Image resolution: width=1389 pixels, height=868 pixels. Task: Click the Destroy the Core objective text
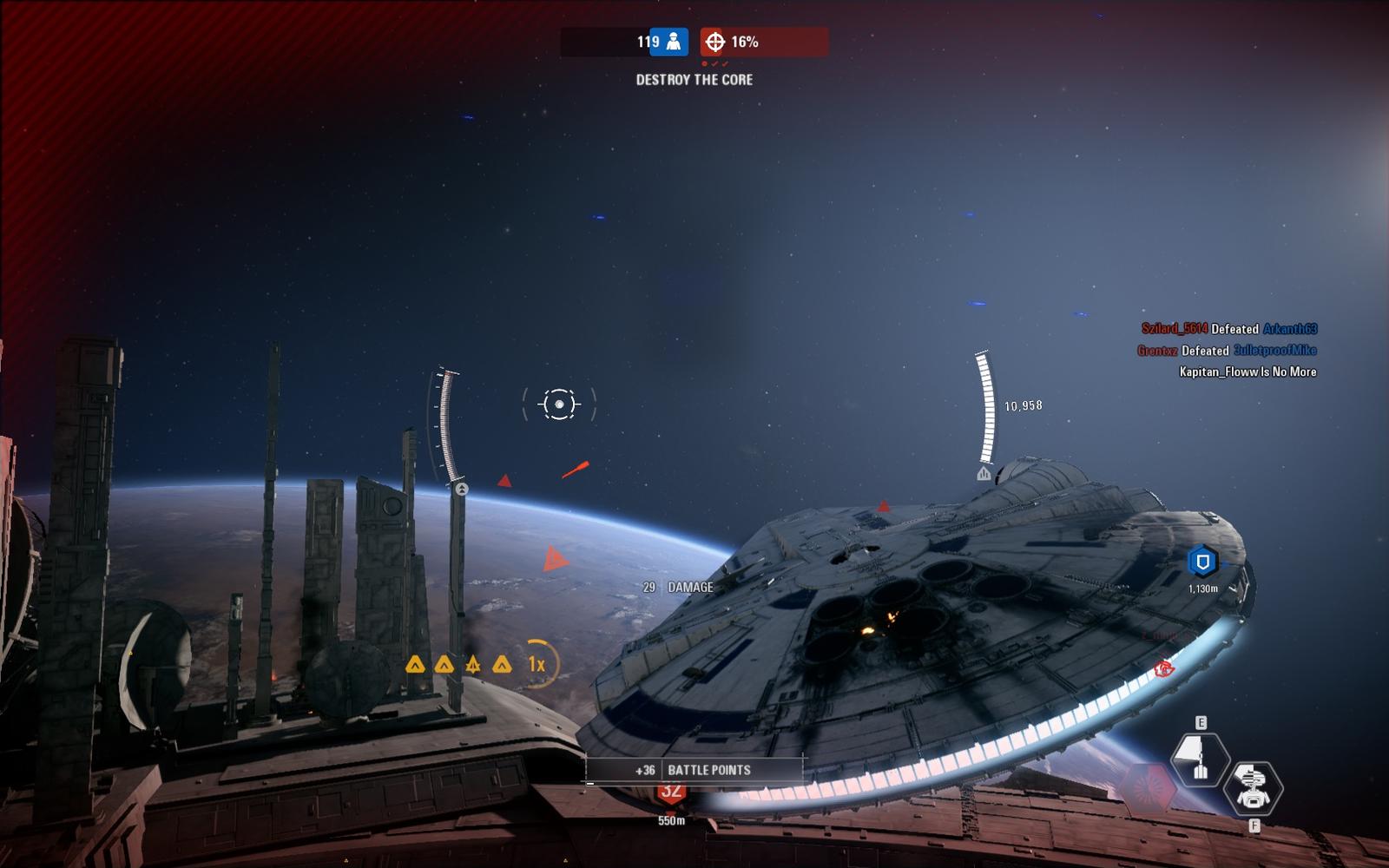click(x=694, y=80)
